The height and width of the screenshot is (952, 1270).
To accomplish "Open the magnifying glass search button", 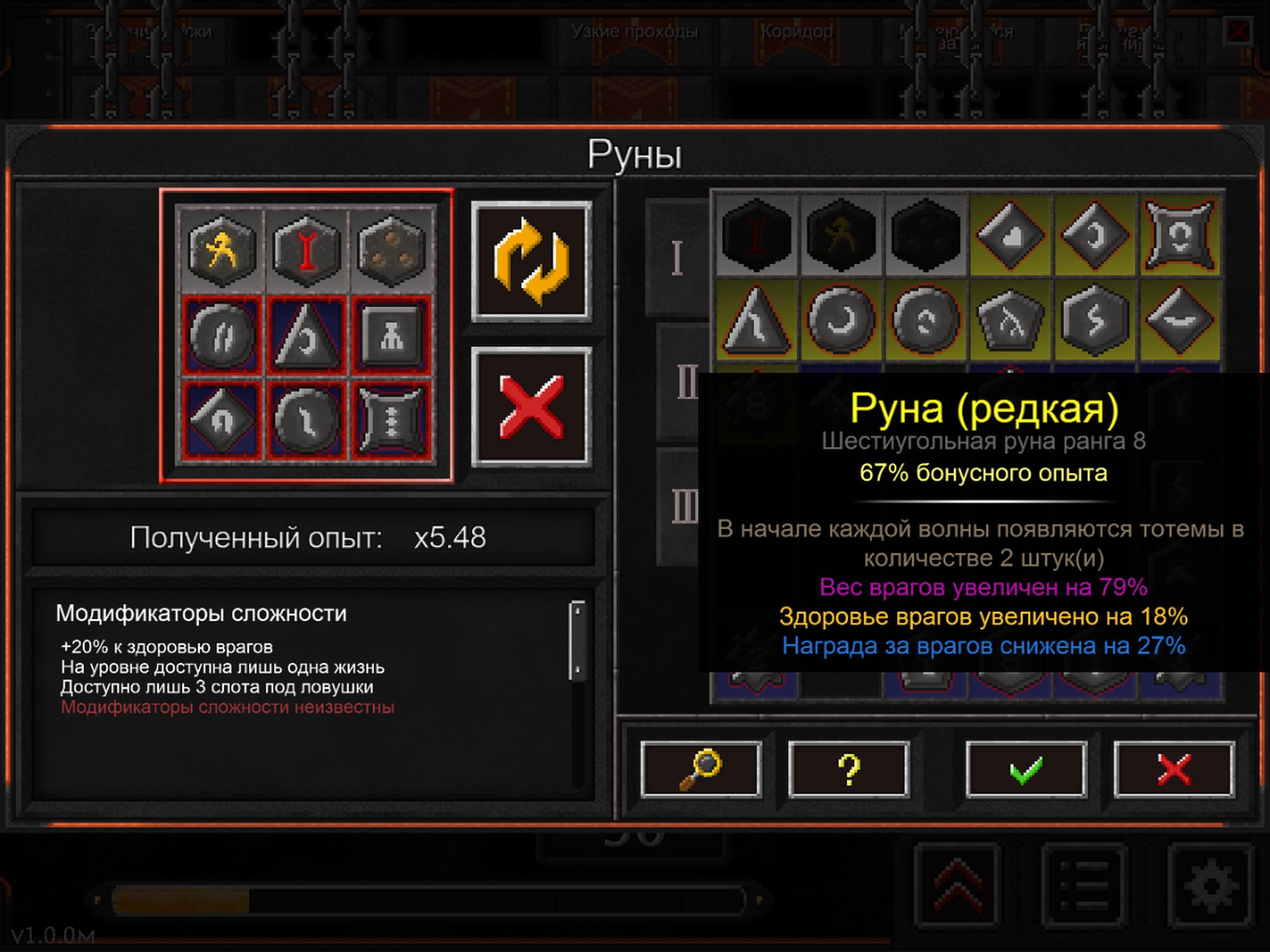I will [x=701, y=769].
